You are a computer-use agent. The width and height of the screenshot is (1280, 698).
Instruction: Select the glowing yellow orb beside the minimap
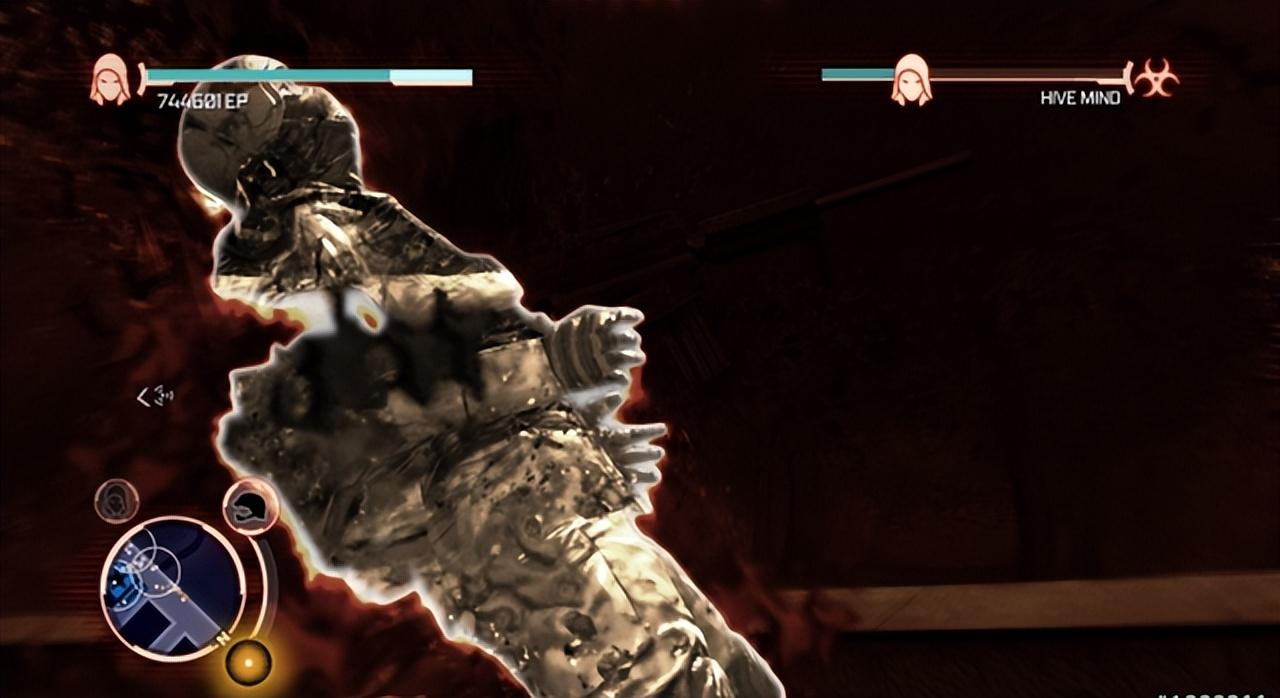point(247,661)
